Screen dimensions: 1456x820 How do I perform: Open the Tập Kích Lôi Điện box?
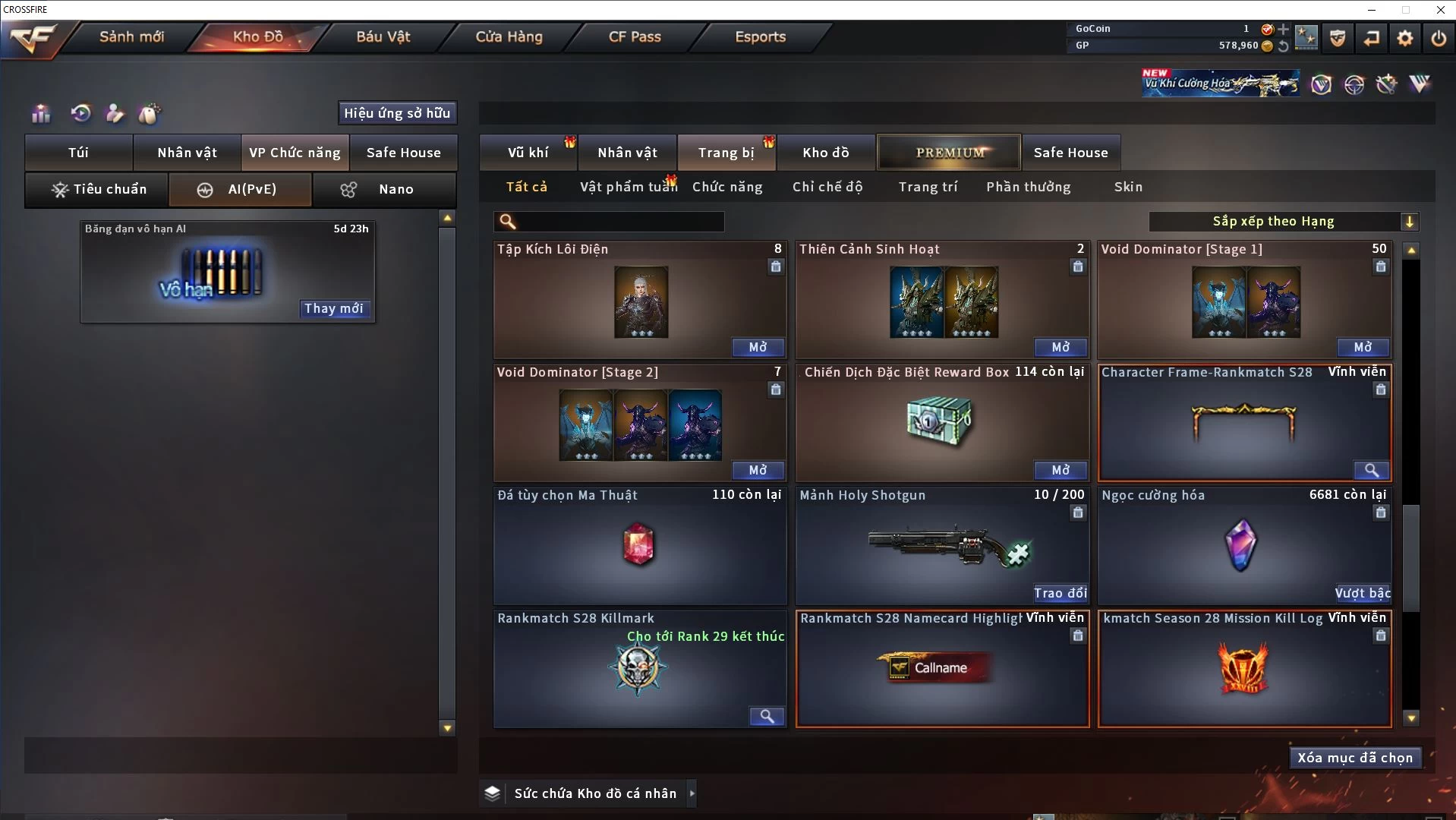pos(758,347)
